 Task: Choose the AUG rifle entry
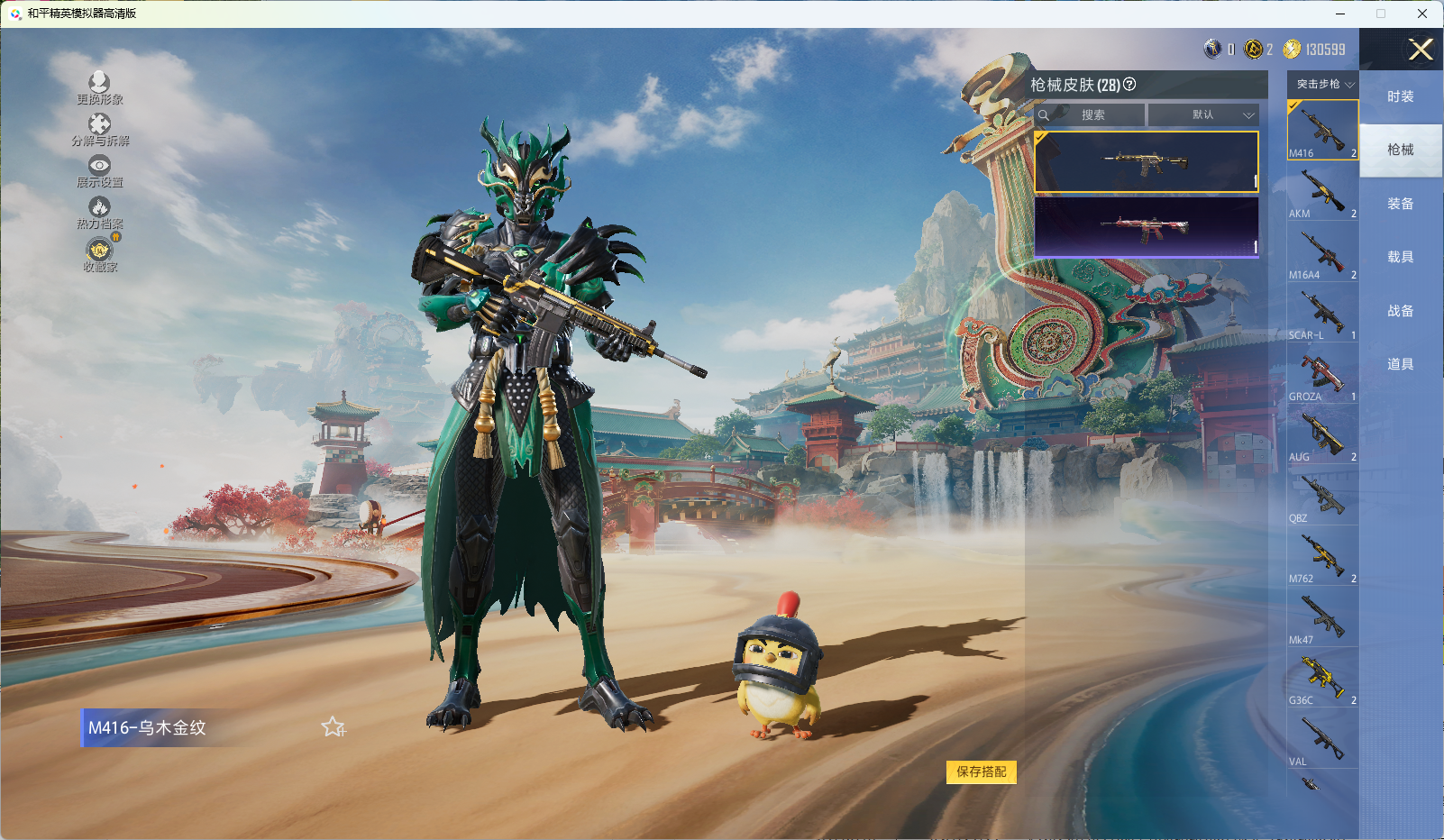pos(1322,435)
